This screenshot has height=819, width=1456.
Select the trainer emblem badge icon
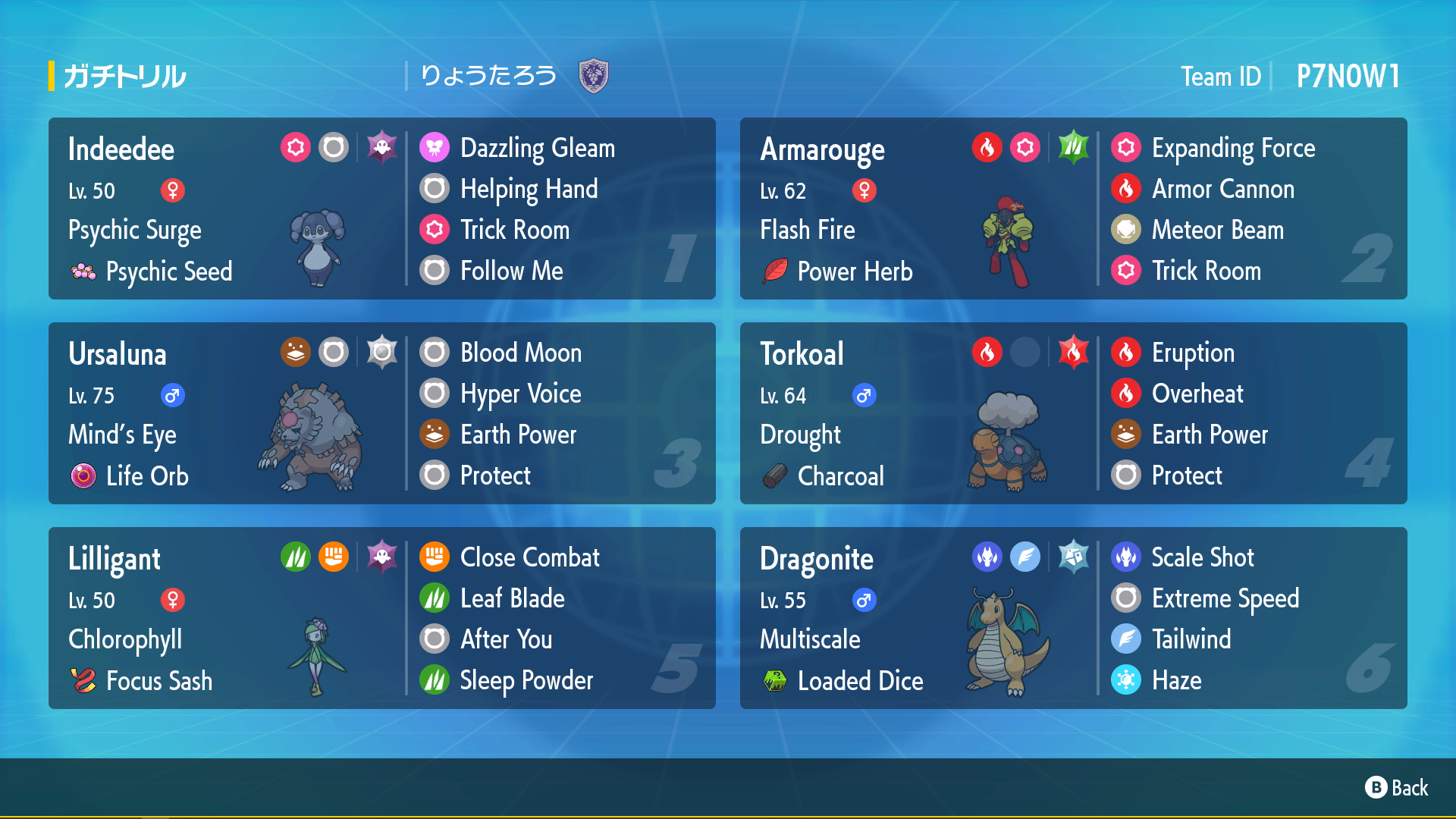[593, 76]
